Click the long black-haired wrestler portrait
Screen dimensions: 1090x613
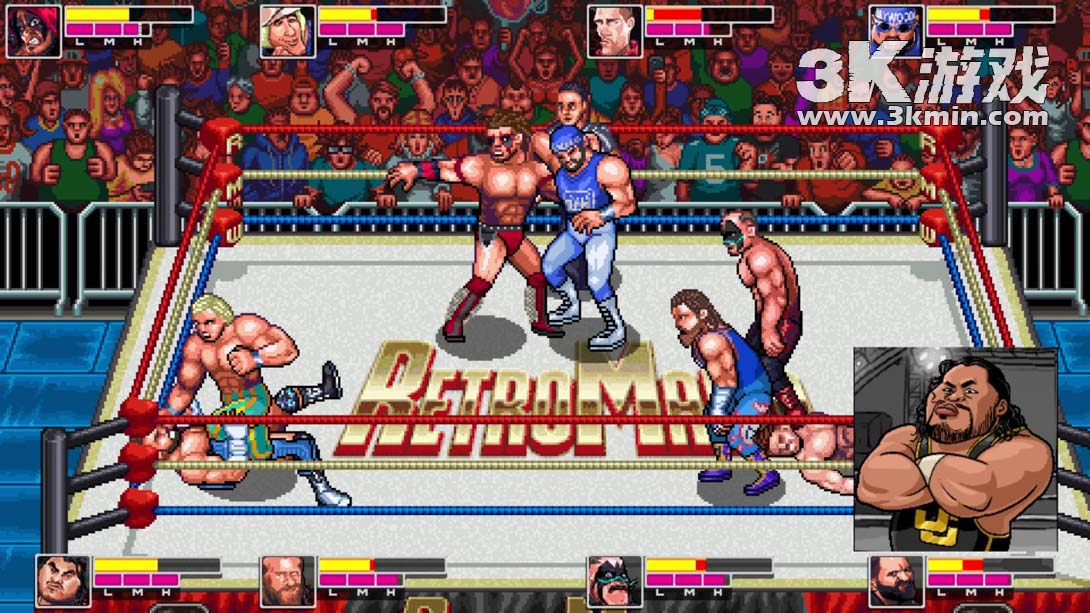(x=63, y=580)
